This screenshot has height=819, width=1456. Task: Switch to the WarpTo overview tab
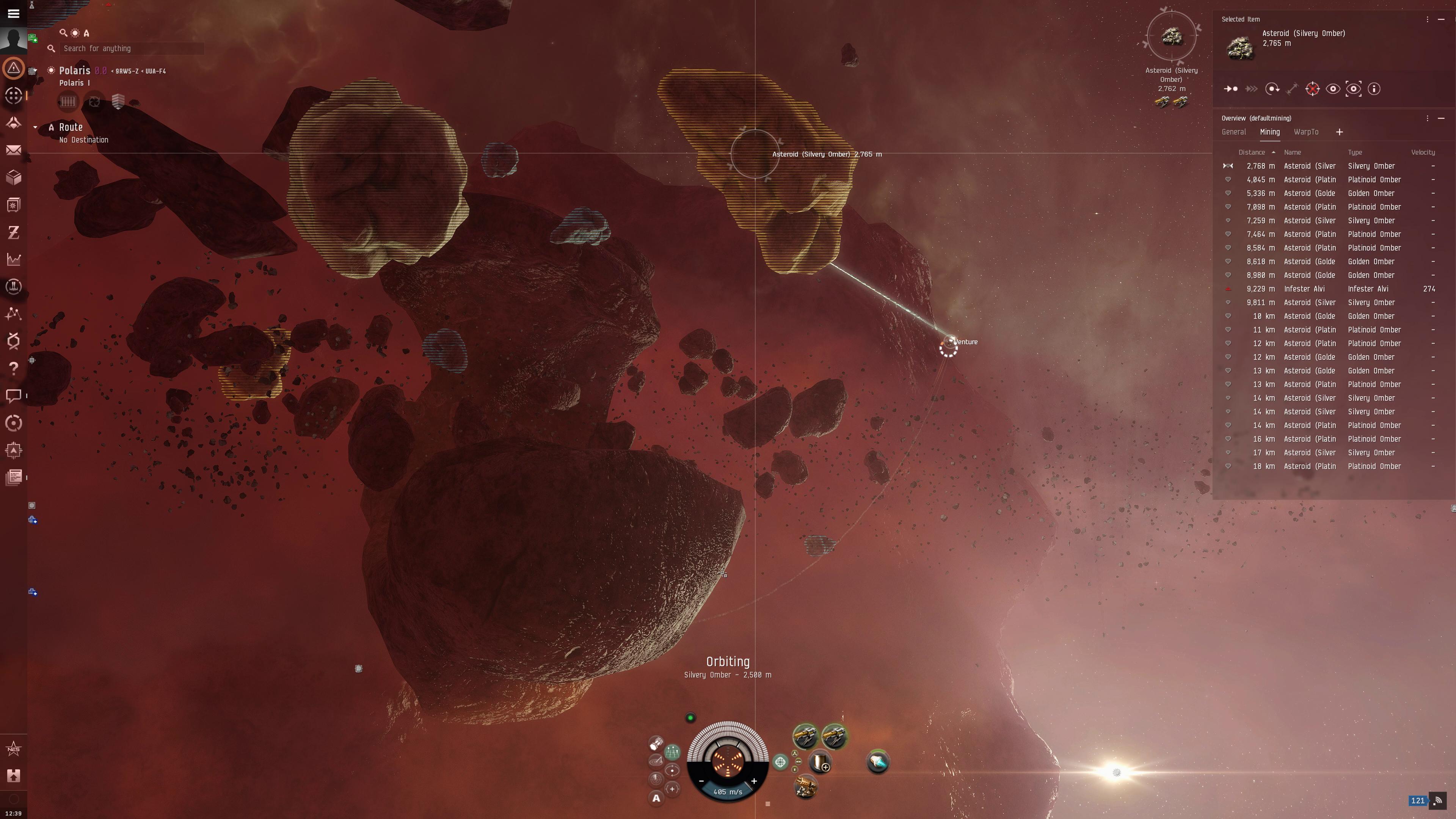[x=1306, y=132]
